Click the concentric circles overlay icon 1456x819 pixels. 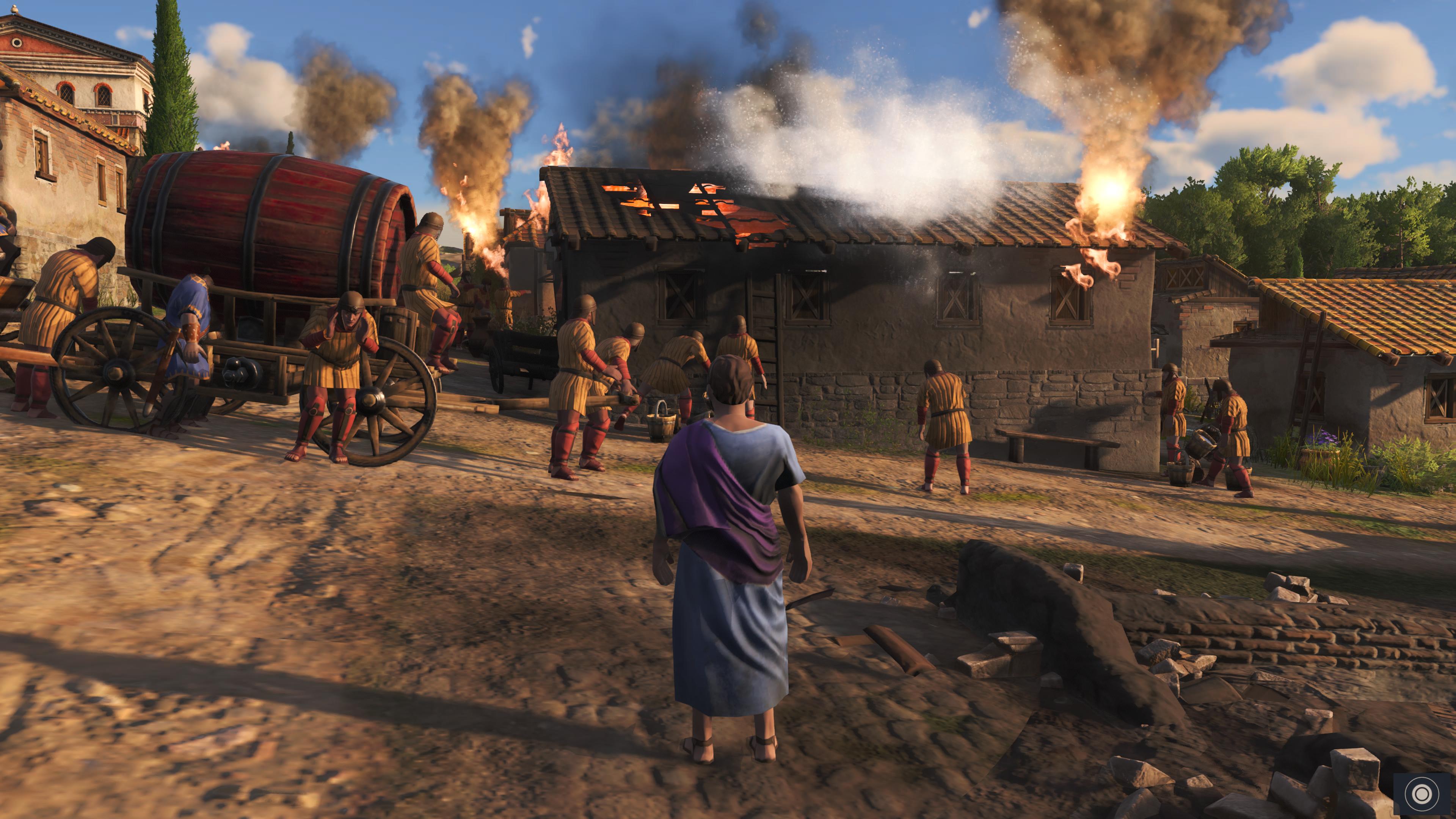[x=1421, y=794]
